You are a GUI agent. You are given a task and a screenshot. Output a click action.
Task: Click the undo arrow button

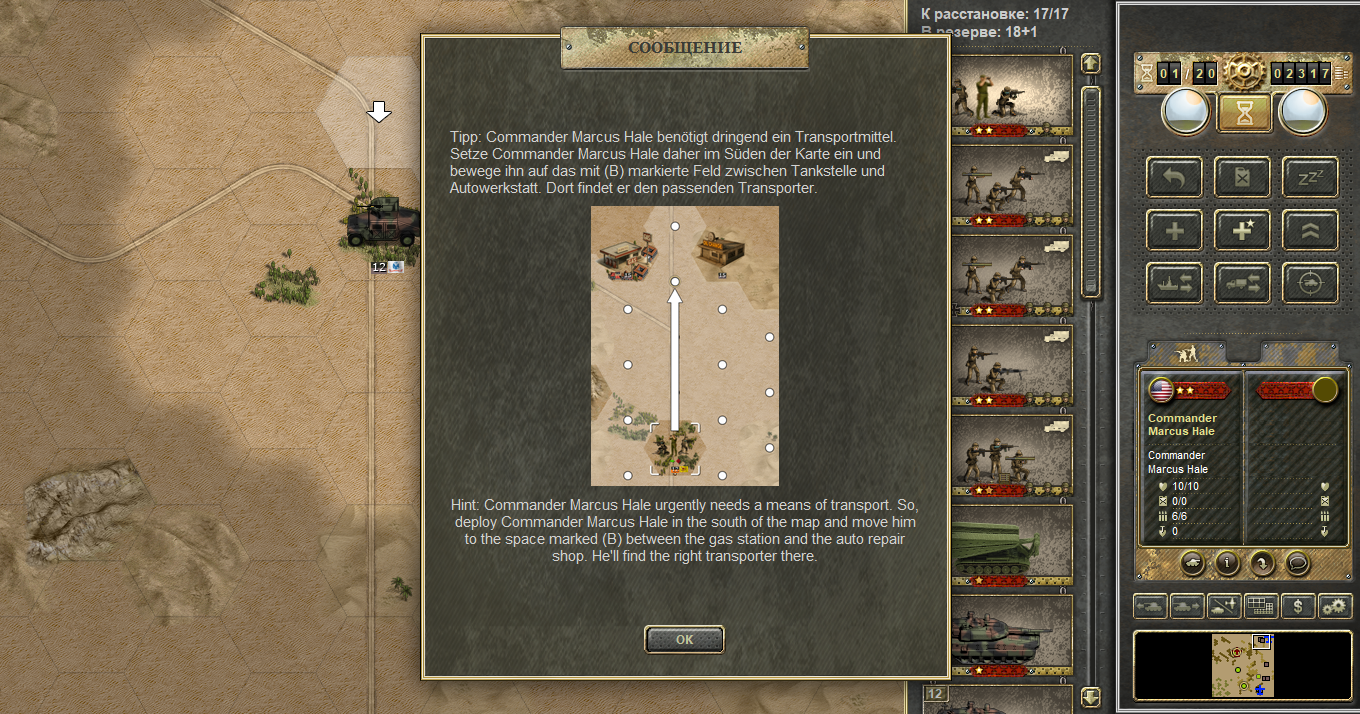click(1175, 177)
